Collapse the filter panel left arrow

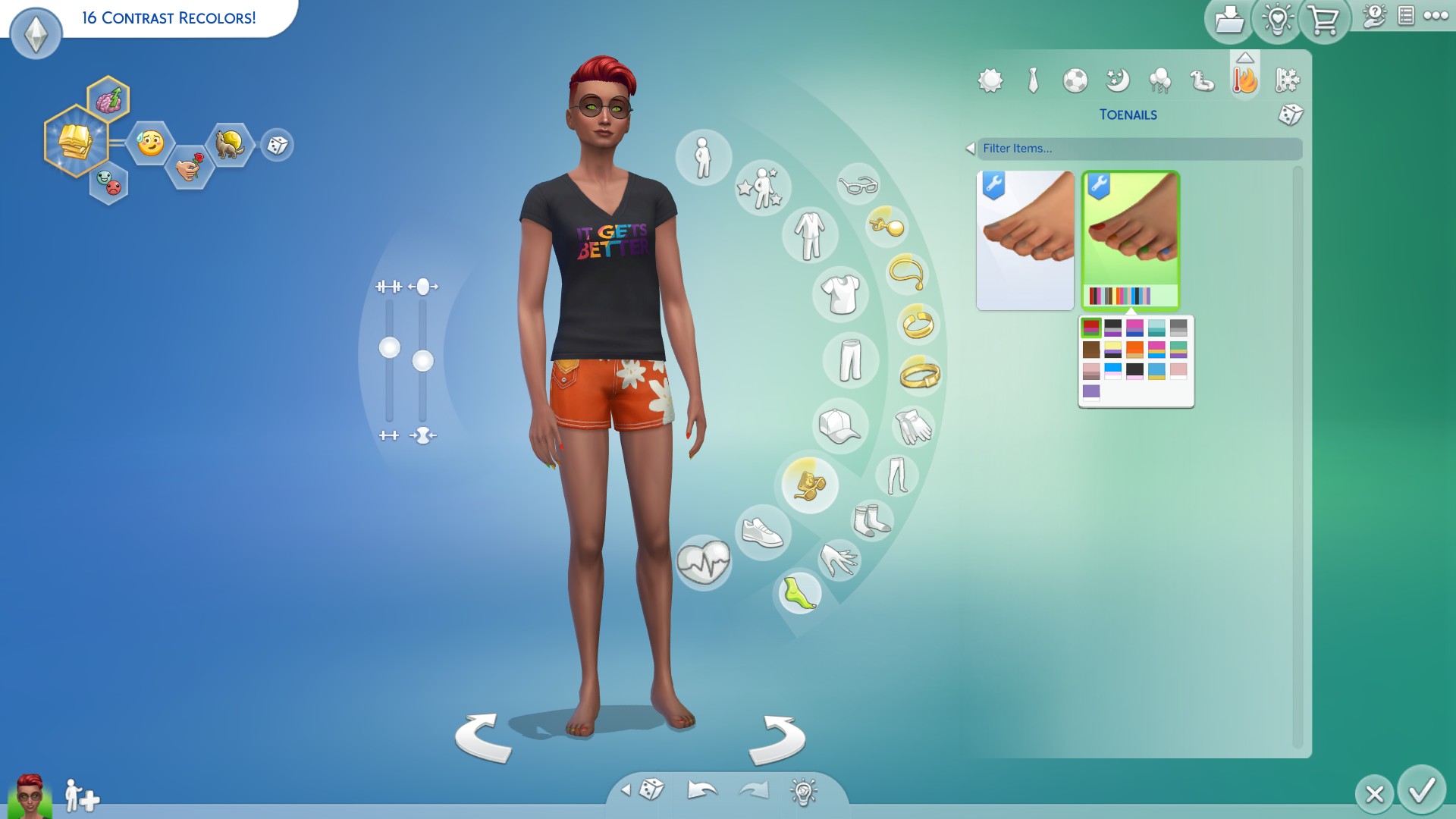(x=969, y=149)
